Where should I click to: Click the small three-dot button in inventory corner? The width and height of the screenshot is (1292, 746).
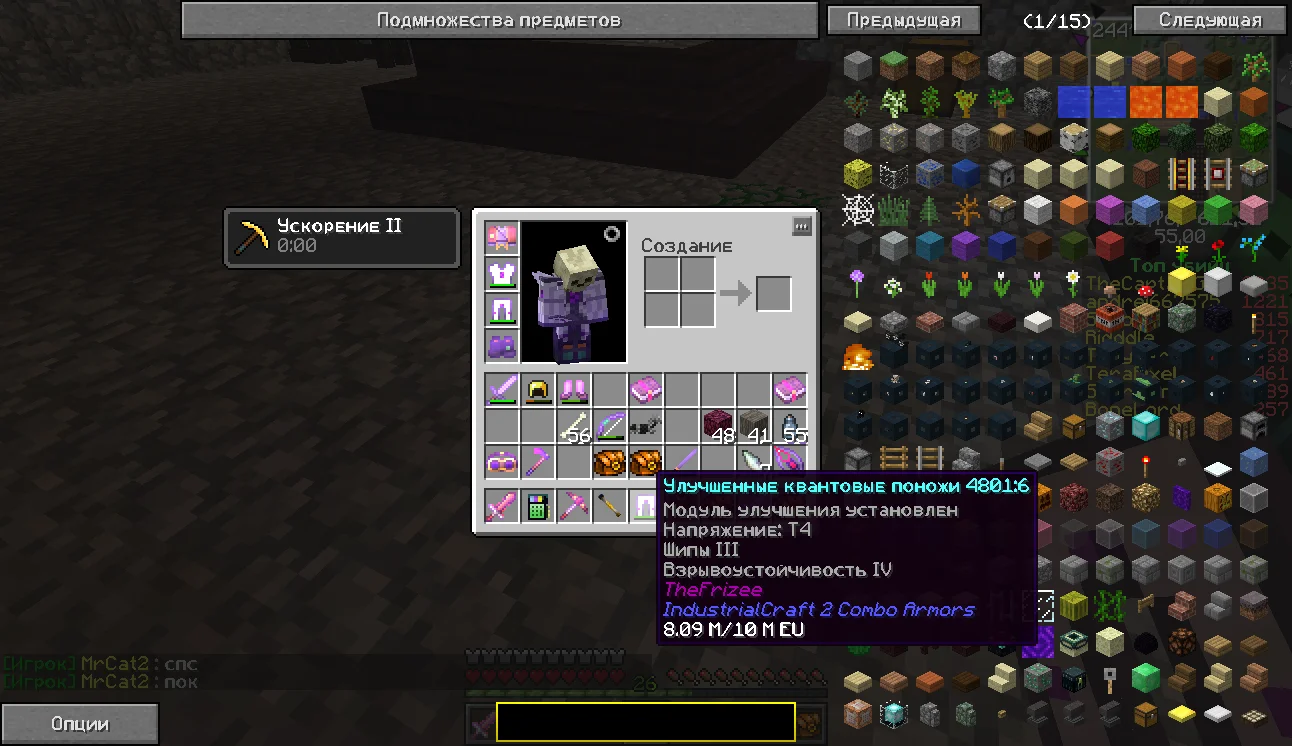[x=801, y=227]
